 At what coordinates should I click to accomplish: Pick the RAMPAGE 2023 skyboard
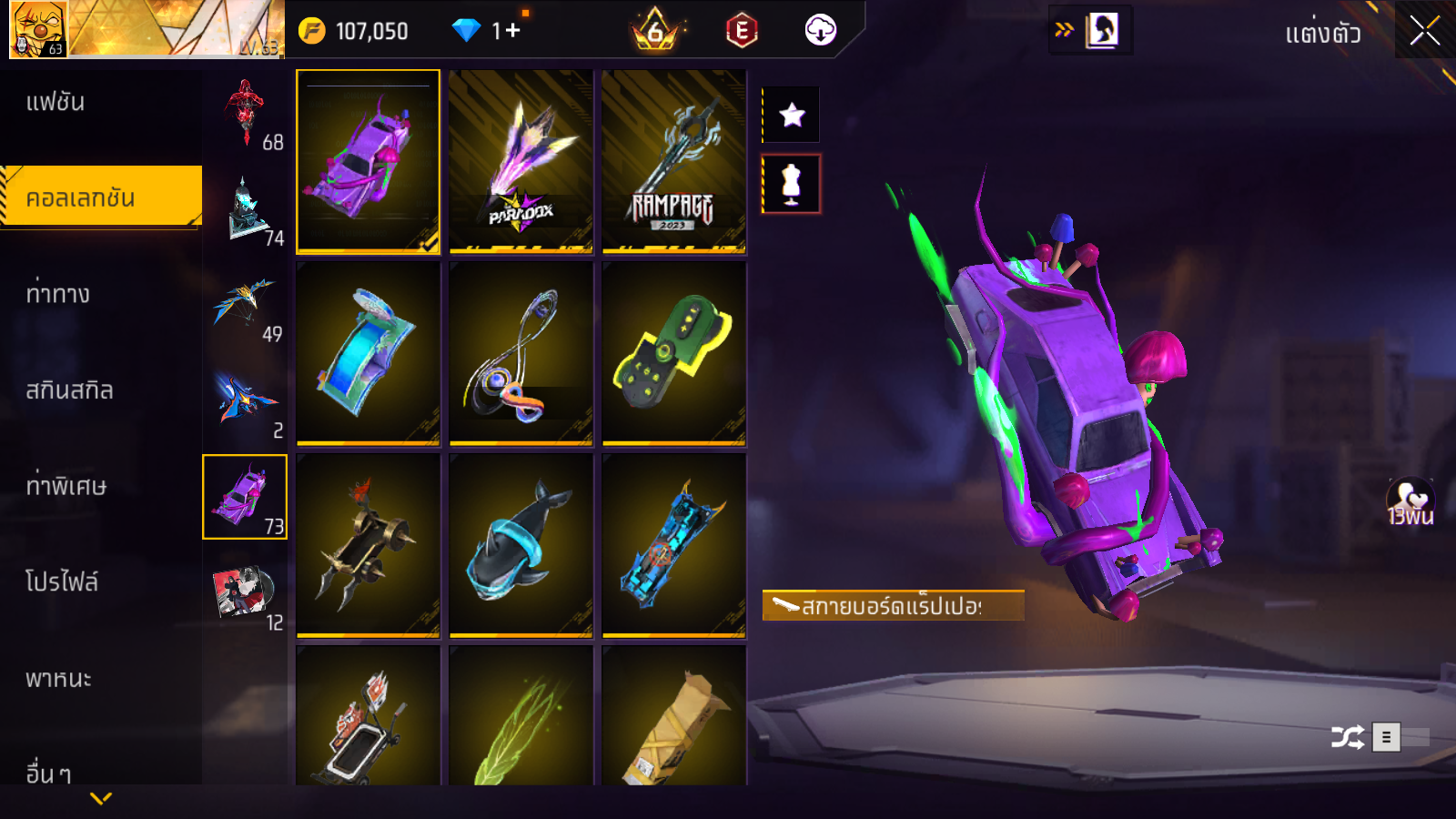pyautogui.click(x=674, y=161)
